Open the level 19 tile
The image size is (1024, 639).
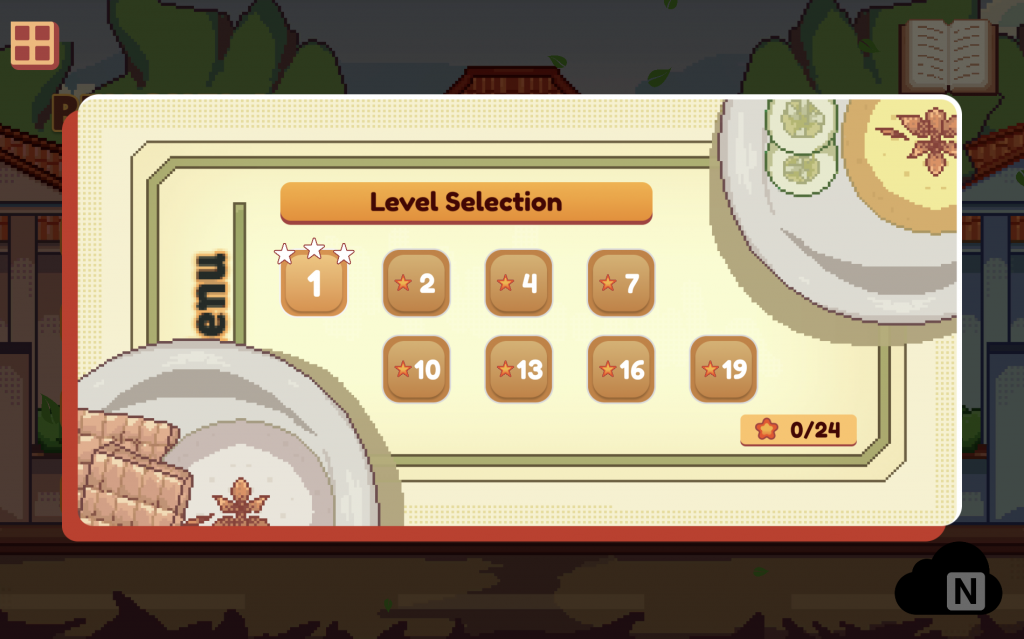point(723,370)
